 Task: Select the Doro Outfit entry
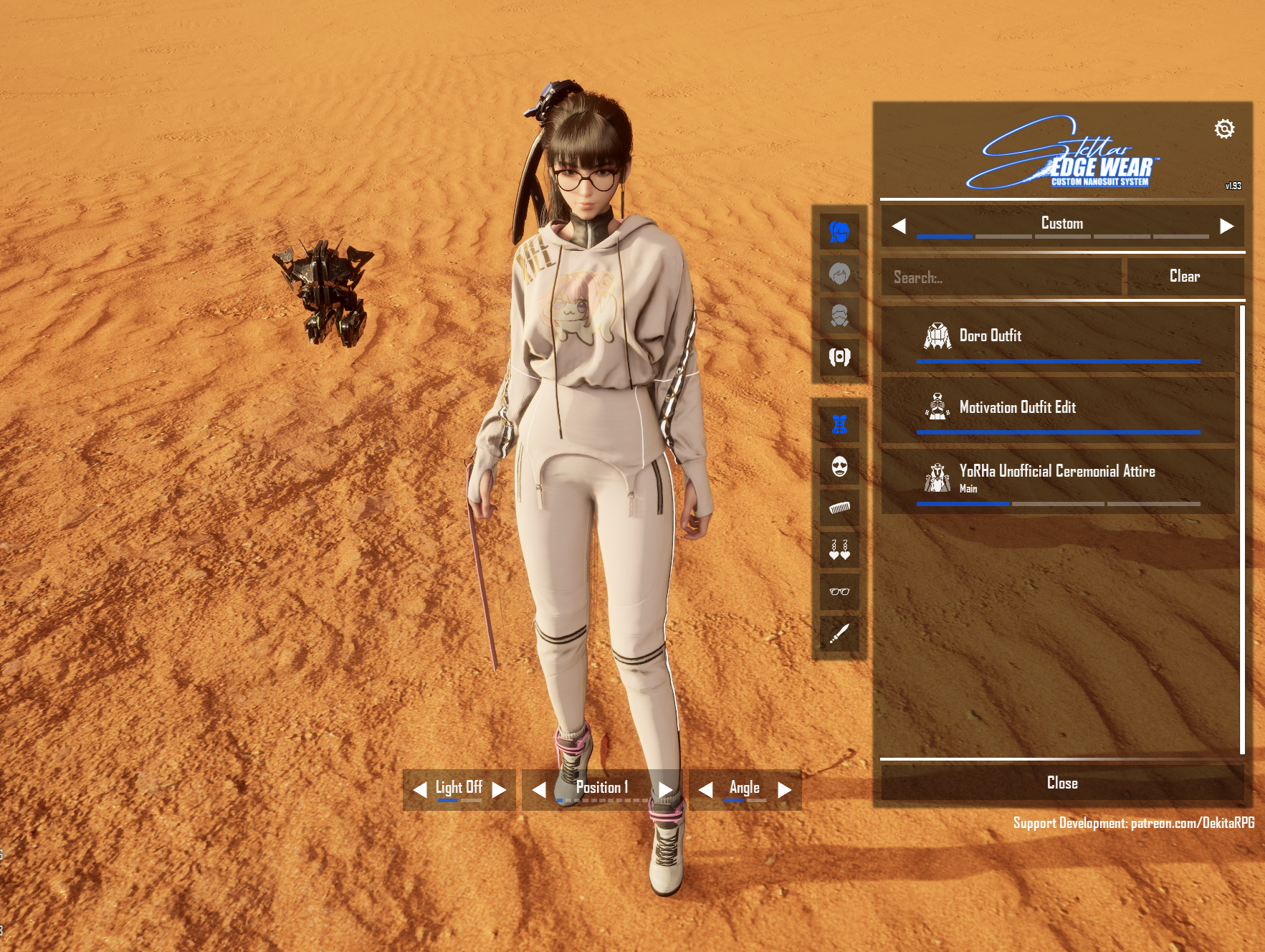pyautogui.click(x=1058, y=336)
